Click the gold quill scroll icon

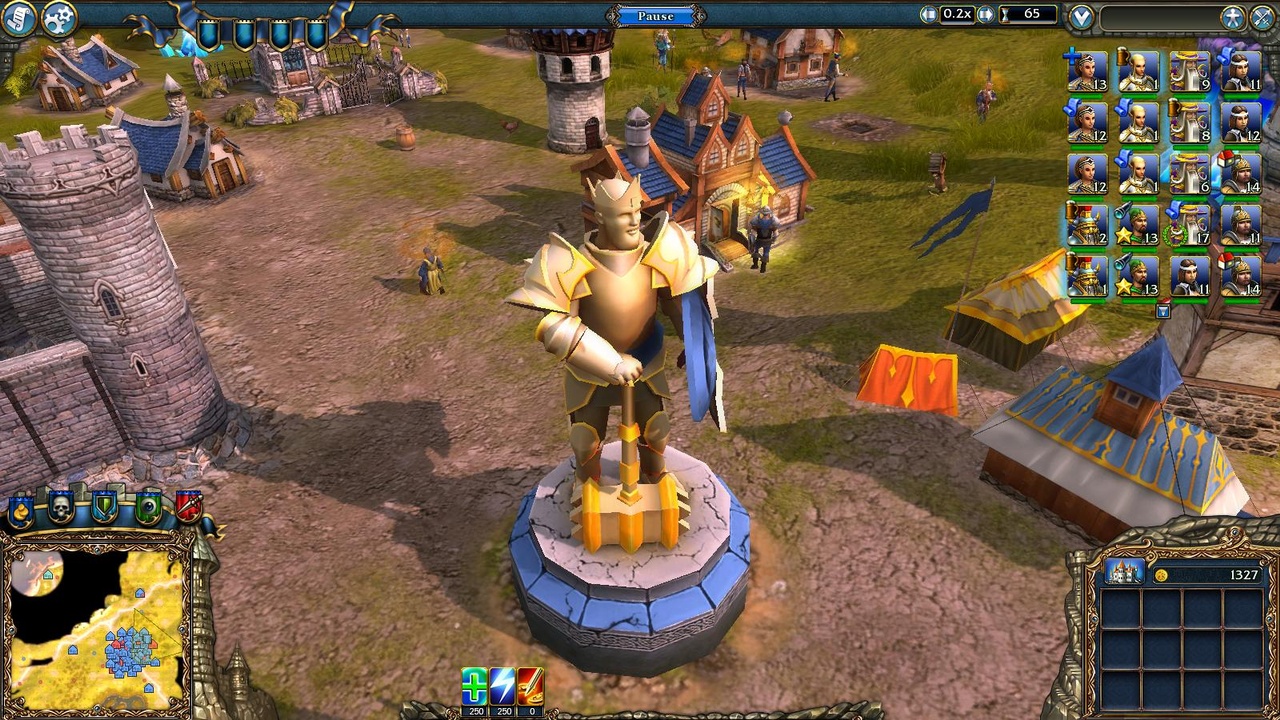(529, 688)
